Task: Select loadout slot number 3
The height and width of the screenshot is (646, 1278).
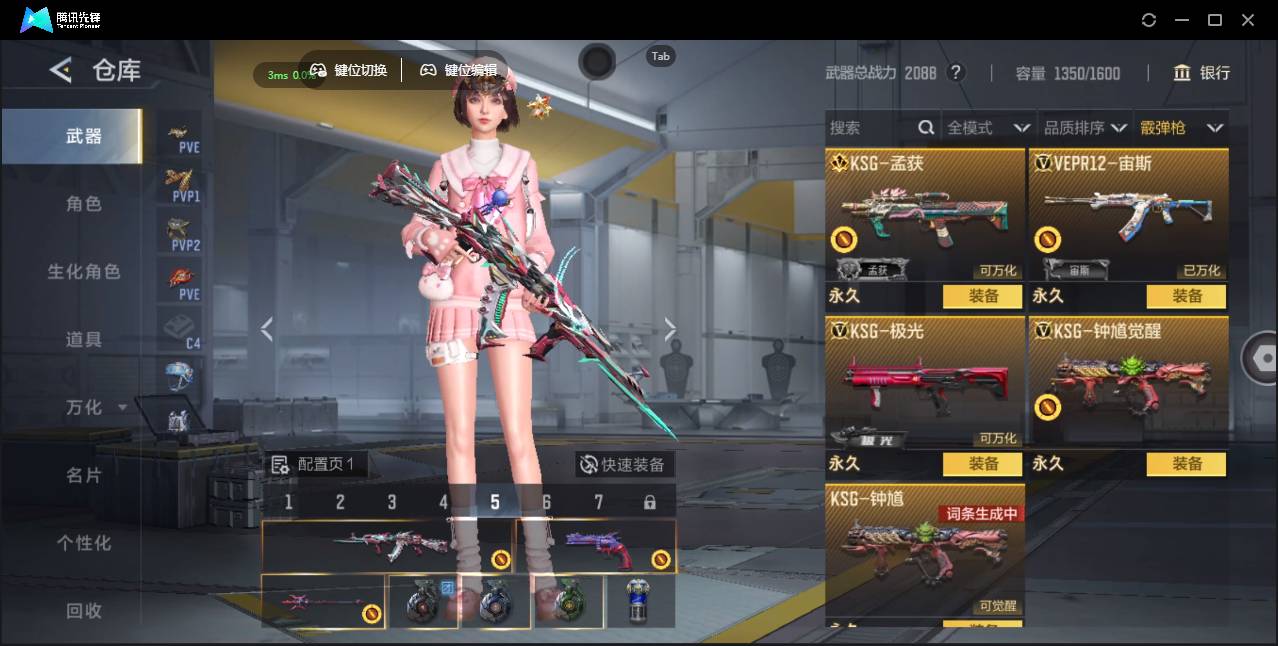Action: click(392, 502)
